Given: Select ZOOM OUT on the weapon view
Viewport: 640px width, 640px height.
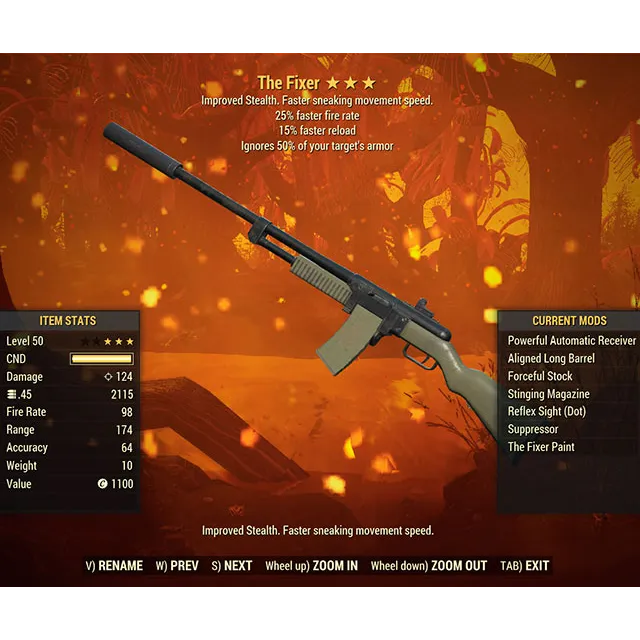Looking at the screenshot, I should pos(428,566).
